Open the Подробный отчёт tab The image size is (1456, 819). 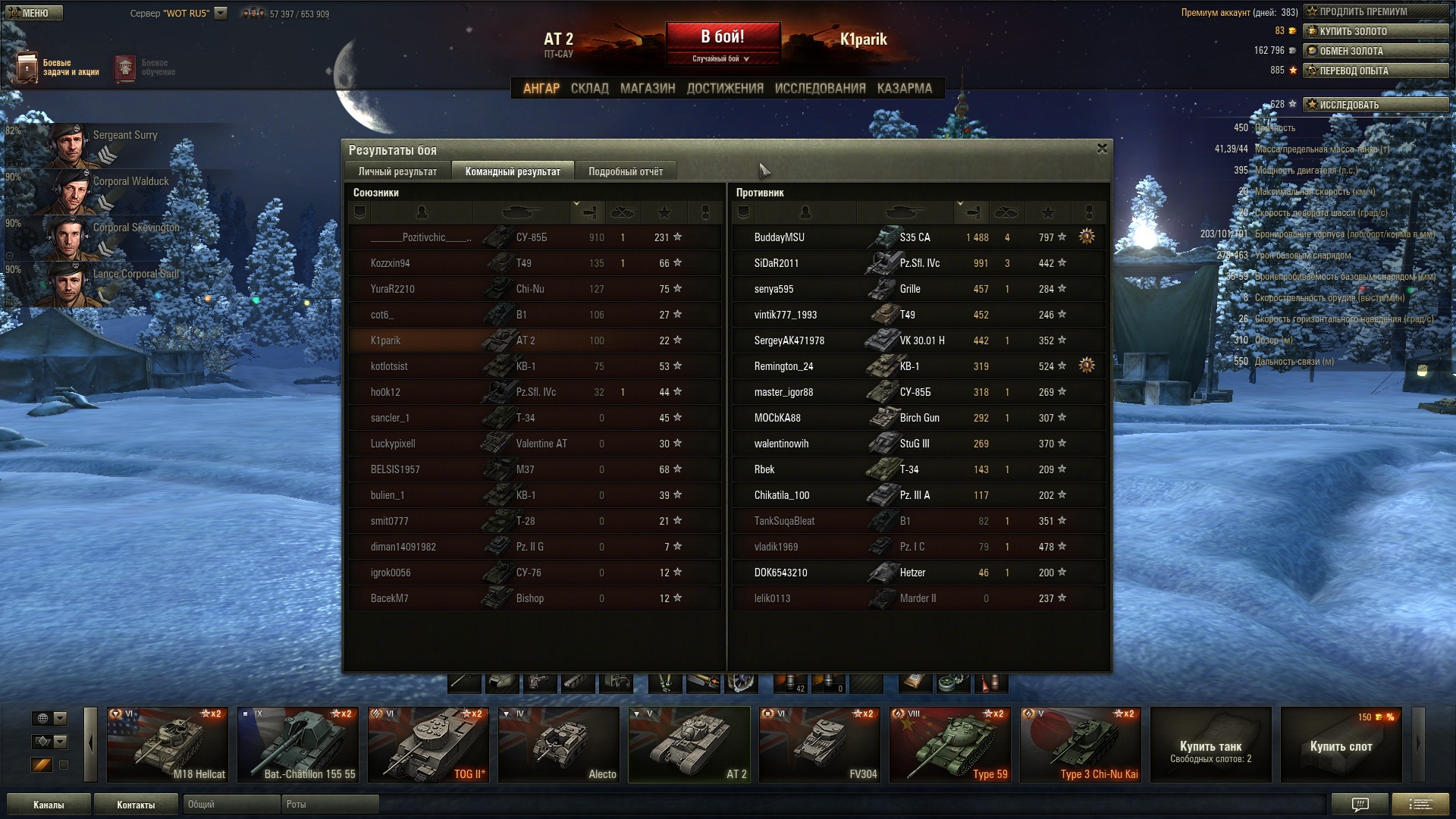click(x=625, y=171)
